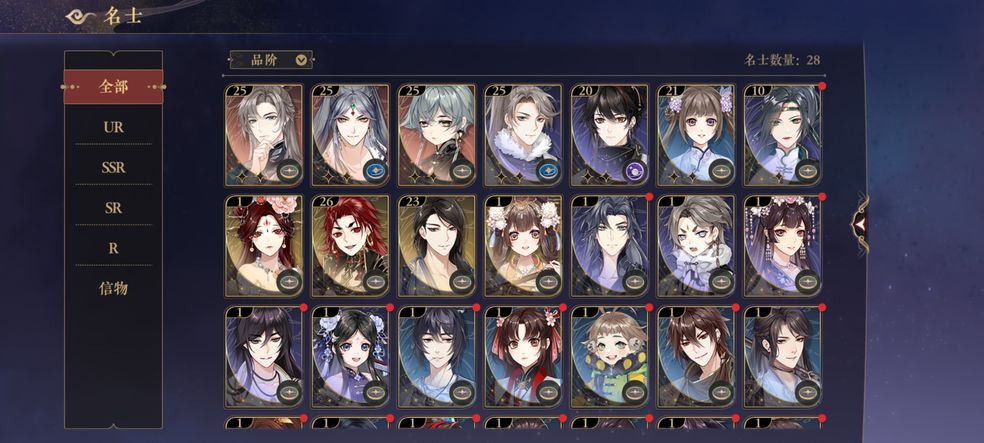Open the SR category

(113, 208)
